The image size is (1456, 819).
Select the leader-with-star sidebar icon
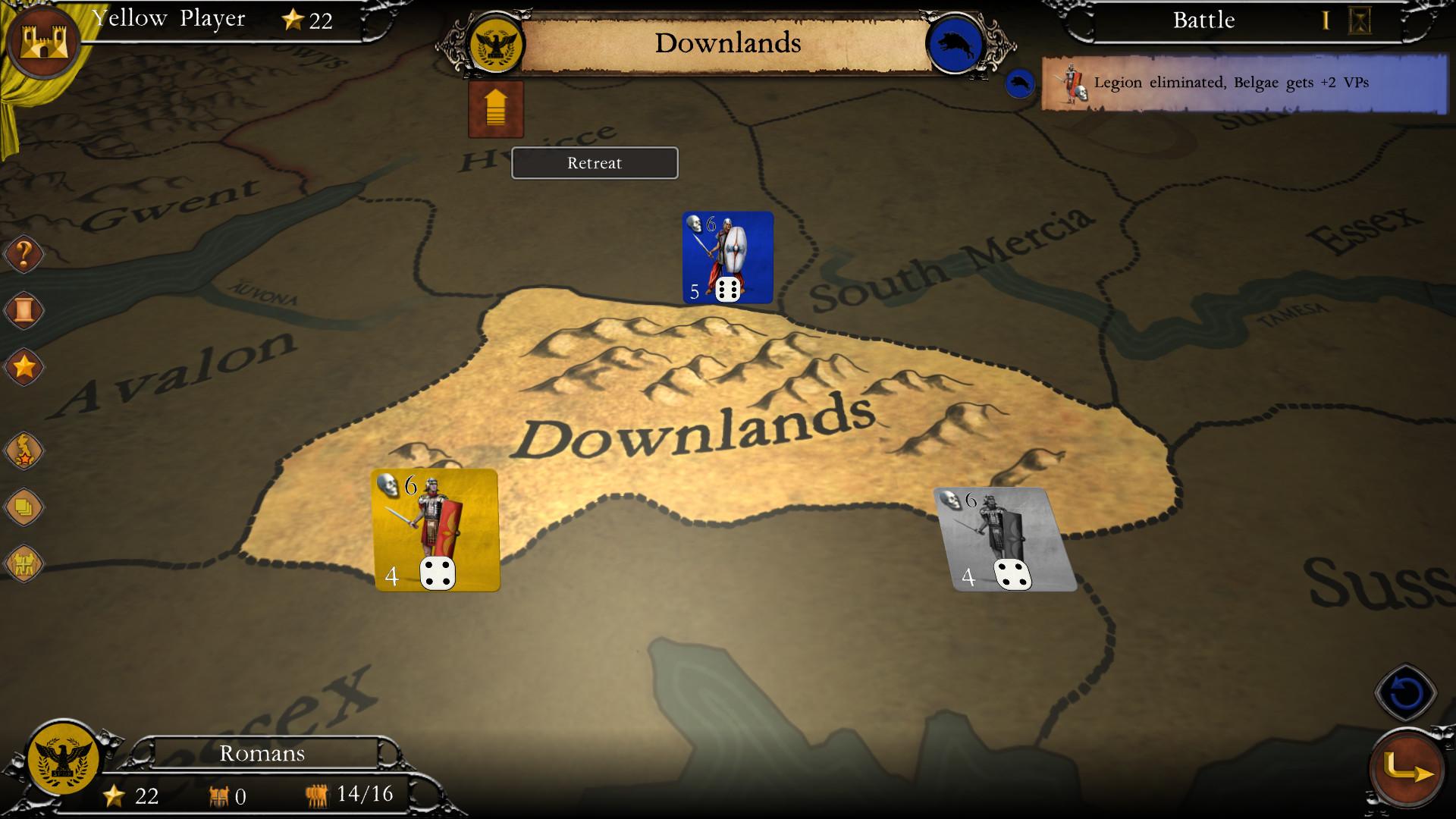point(24,450)
